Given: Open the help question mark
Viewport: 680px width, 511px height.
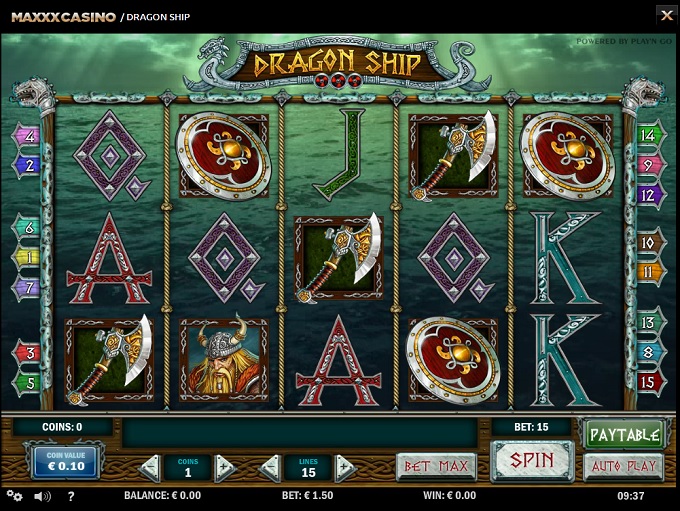Looking at the screenshot, I should 70,496.
